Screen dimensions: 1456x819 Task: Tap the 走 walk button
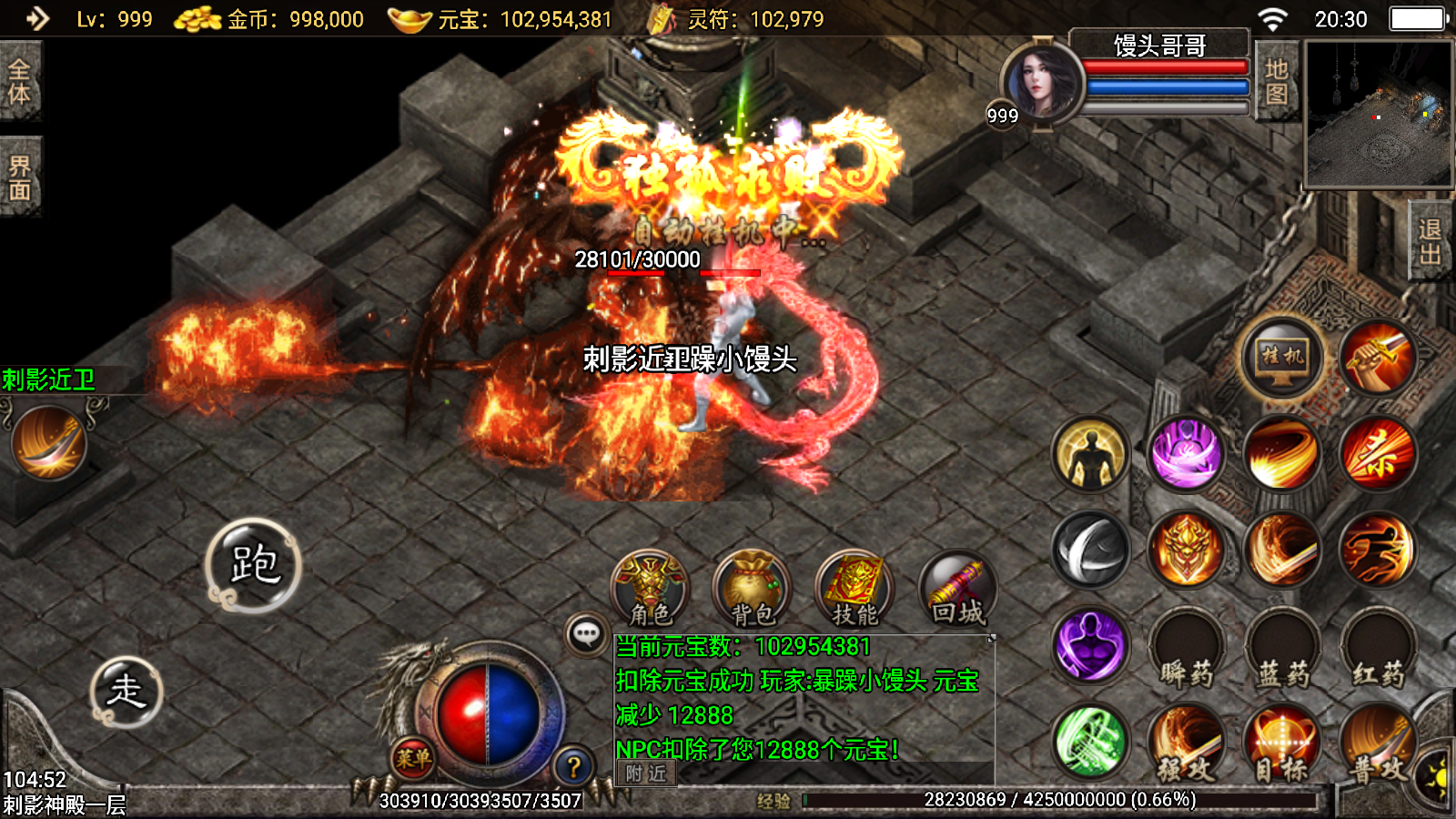(x=126, y=691)
